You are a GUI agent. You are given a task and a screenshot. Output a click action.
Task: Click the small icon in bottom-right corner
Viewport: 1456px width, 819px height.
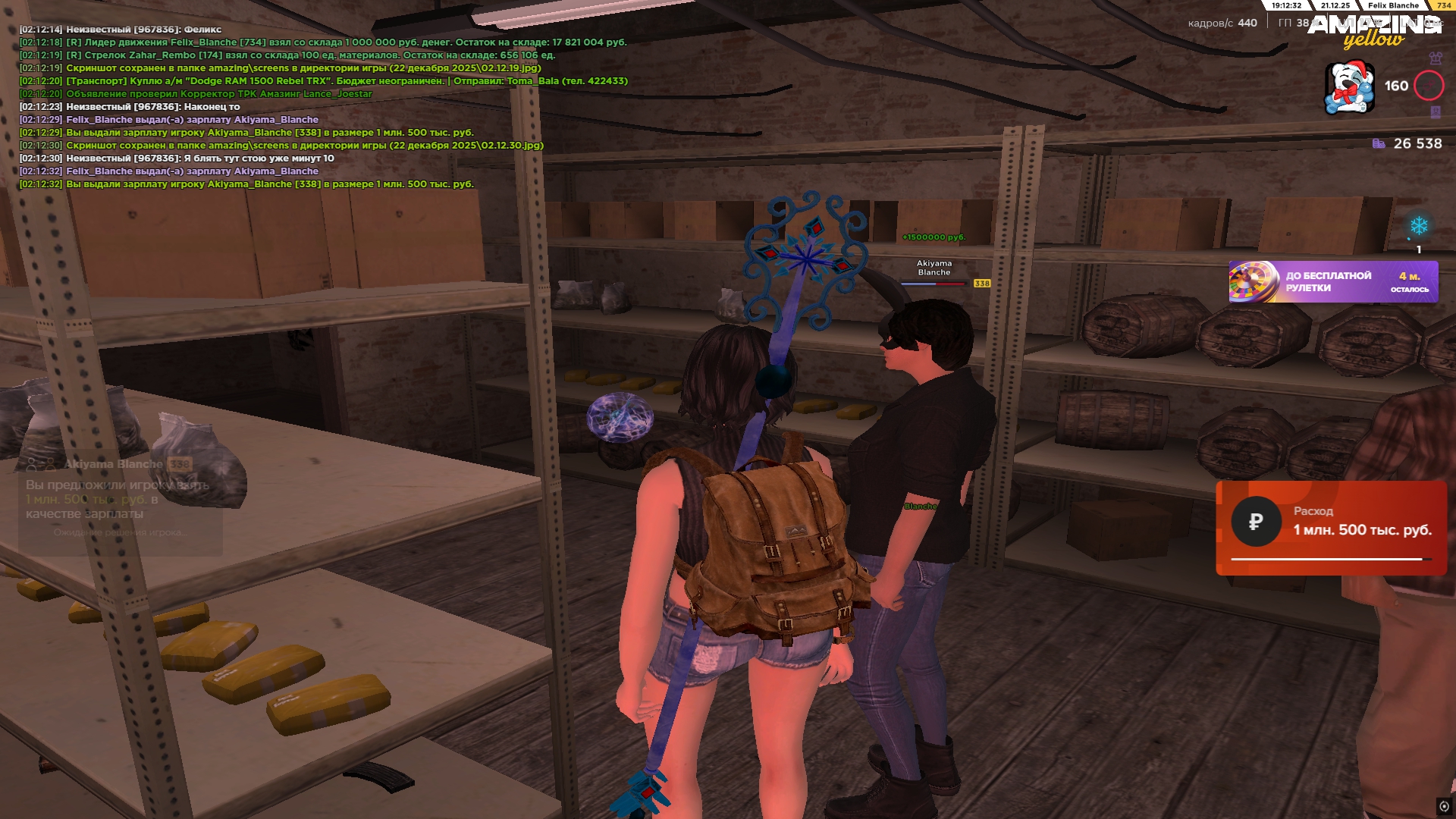tap(1444, 806)
